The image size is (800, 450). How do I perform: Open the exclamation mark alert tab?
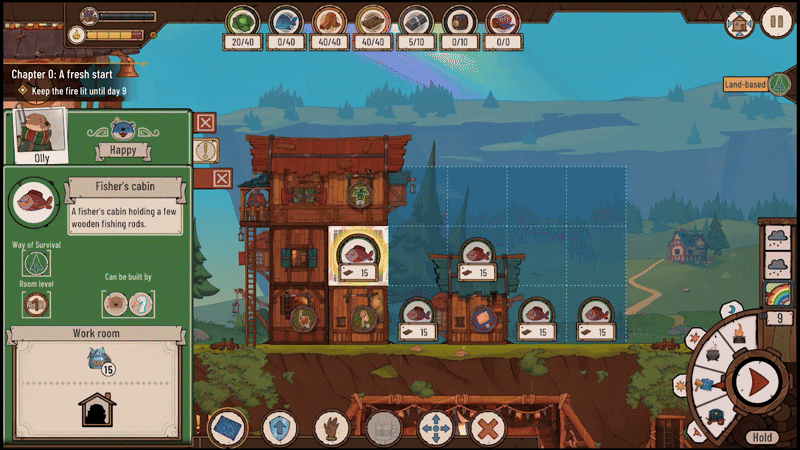[x=205, y=150]
